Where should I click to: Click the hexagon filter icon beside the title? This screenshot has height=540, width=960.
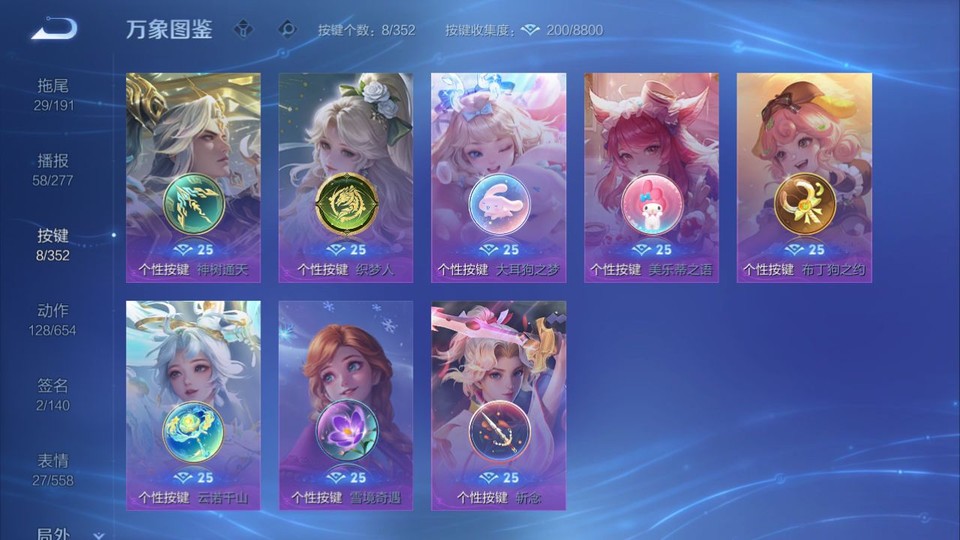243,30
